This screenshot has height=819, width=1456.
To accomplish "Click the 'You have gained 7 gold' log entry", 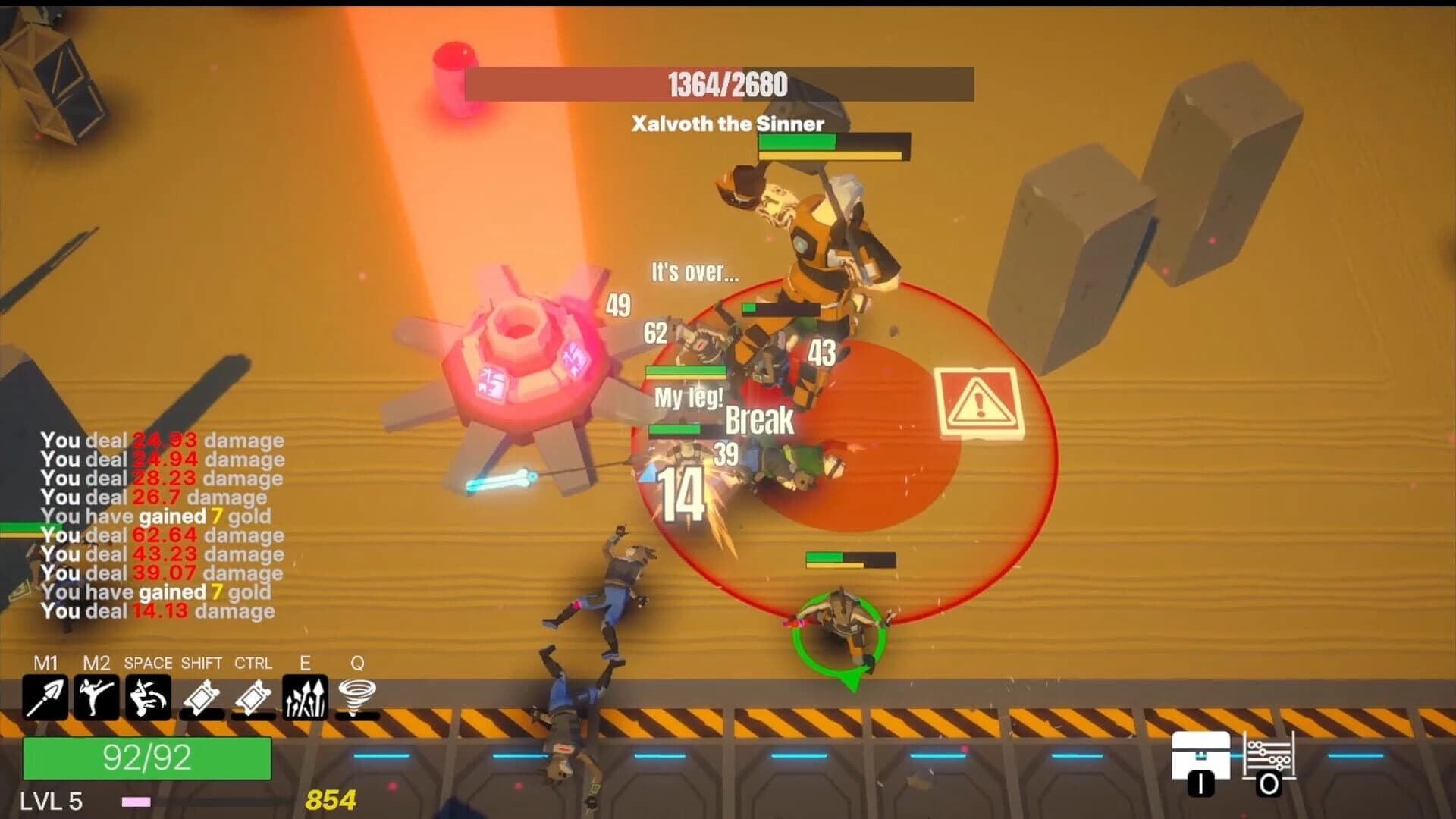I will tap(157, 517).
